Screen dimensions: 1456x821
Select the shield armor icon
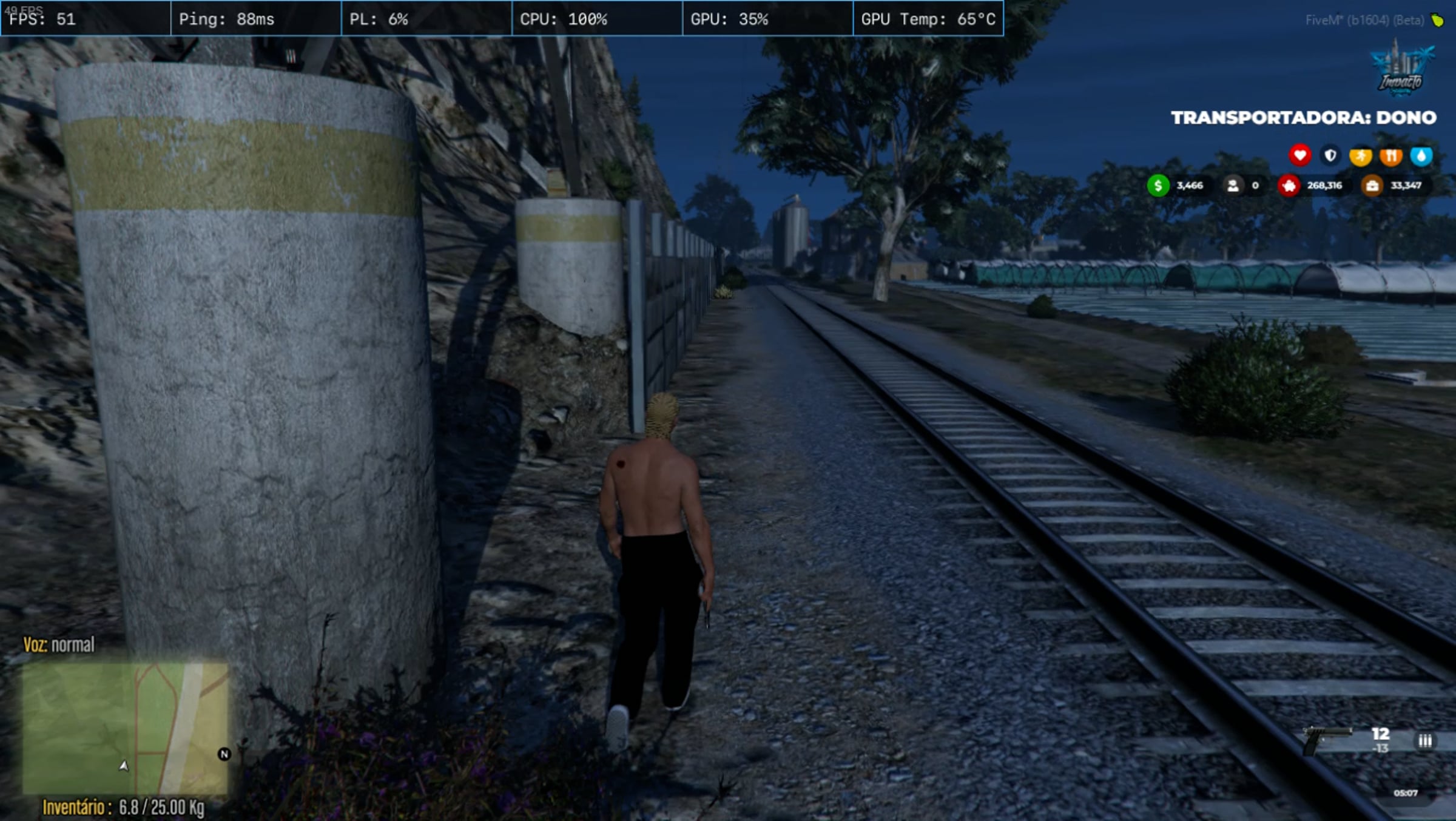click(x=1330, y=156)
